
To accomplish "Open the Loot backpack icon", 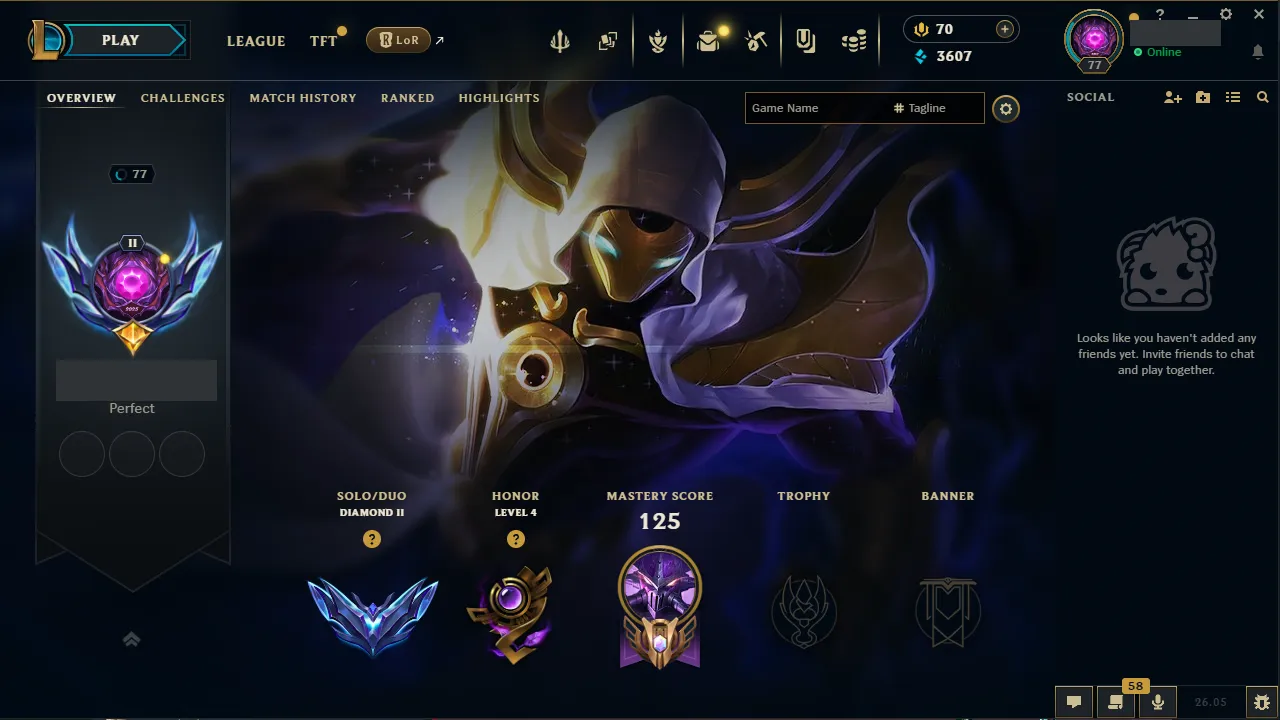I will 709,40.
